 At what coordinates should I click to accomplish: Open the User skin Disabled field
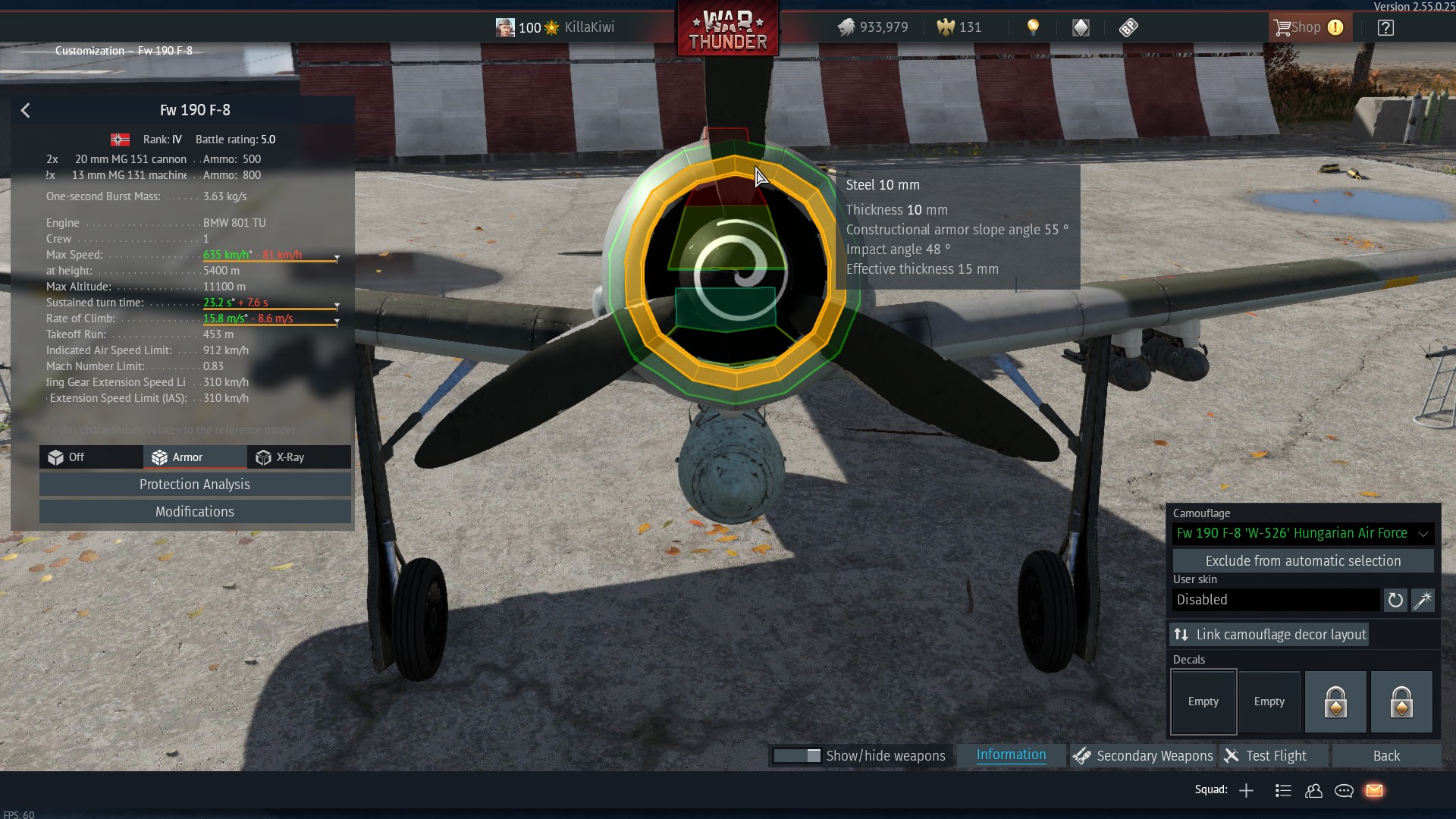(1276, 600)
